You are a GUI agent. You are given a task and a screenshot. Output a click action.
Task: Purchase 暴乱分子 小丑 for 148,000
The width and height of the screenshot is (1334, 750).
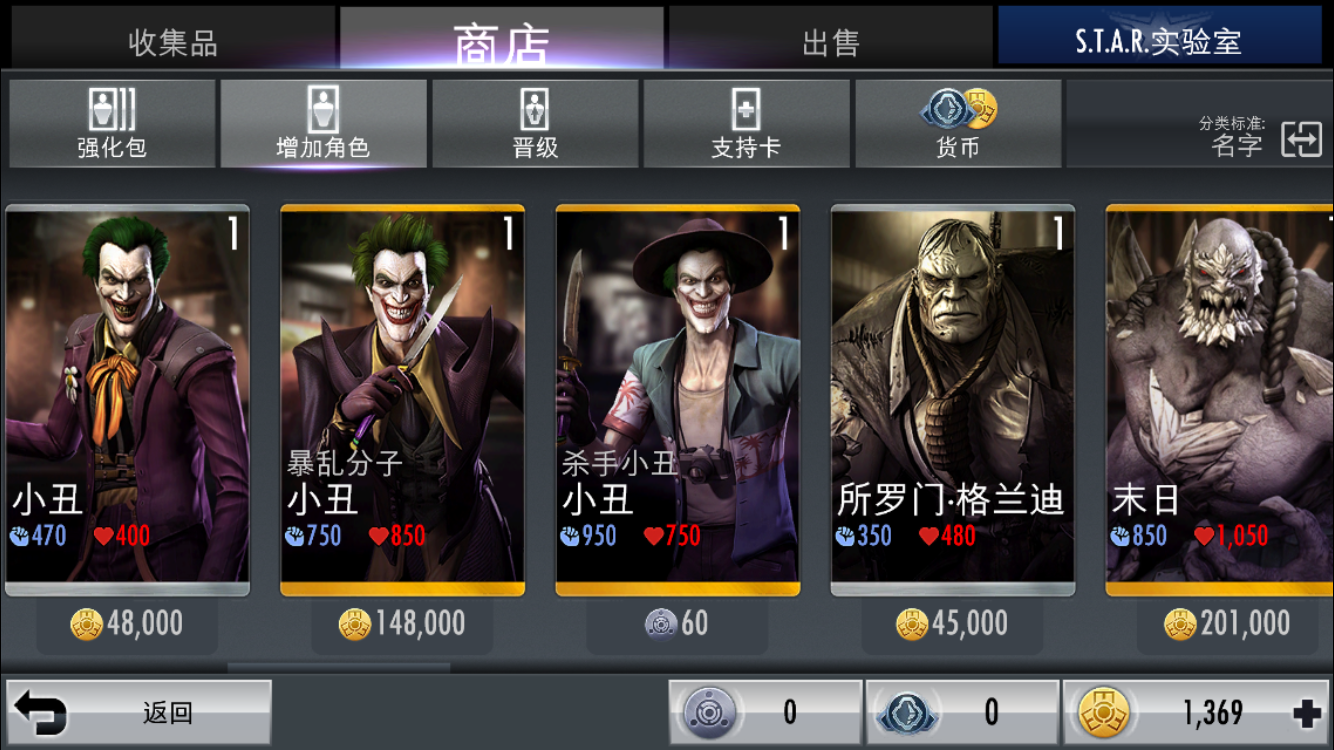point(402,624)
